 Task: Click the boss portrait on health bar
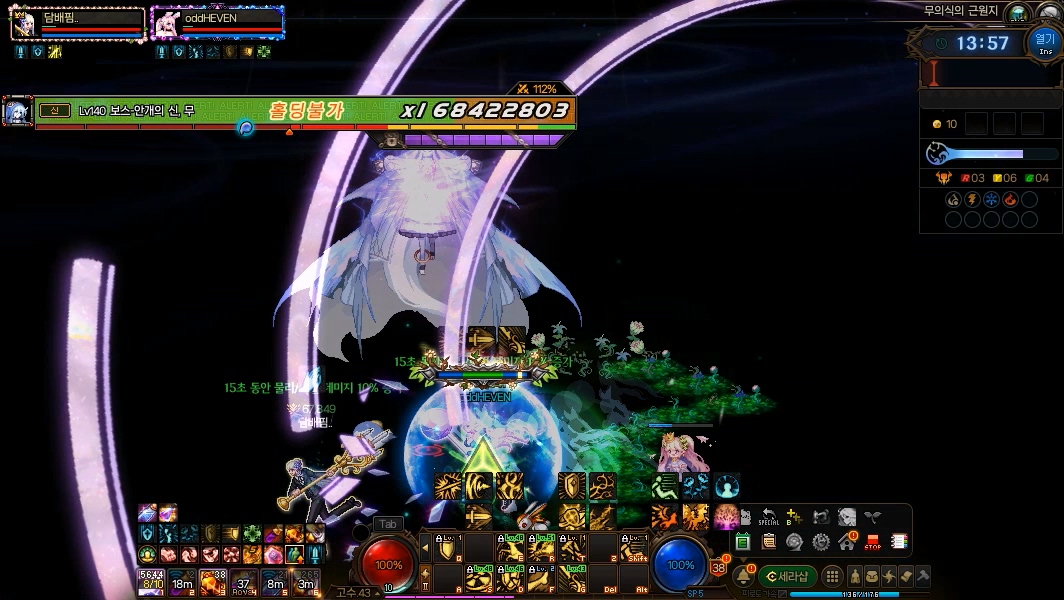(x=17, y=112)
